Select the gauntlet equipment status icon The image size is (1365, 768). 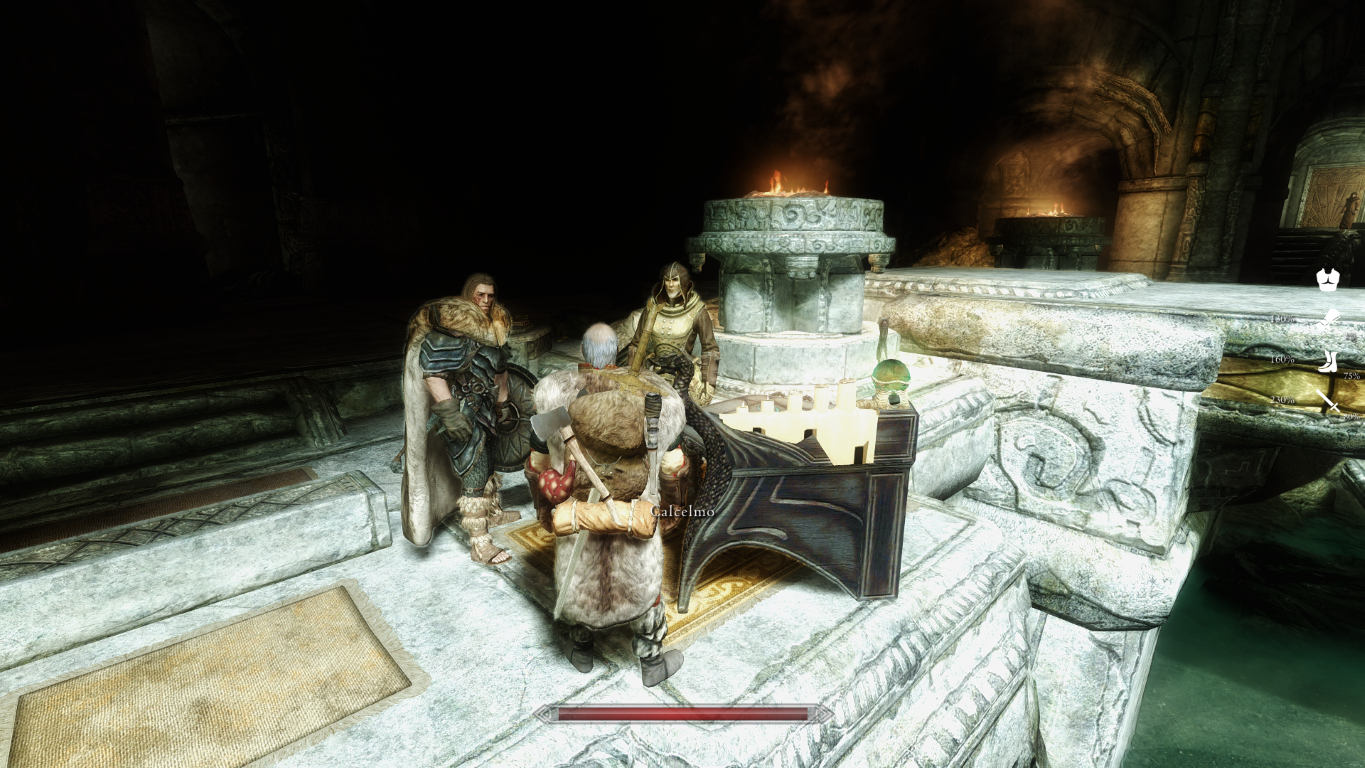point(1329,321)
